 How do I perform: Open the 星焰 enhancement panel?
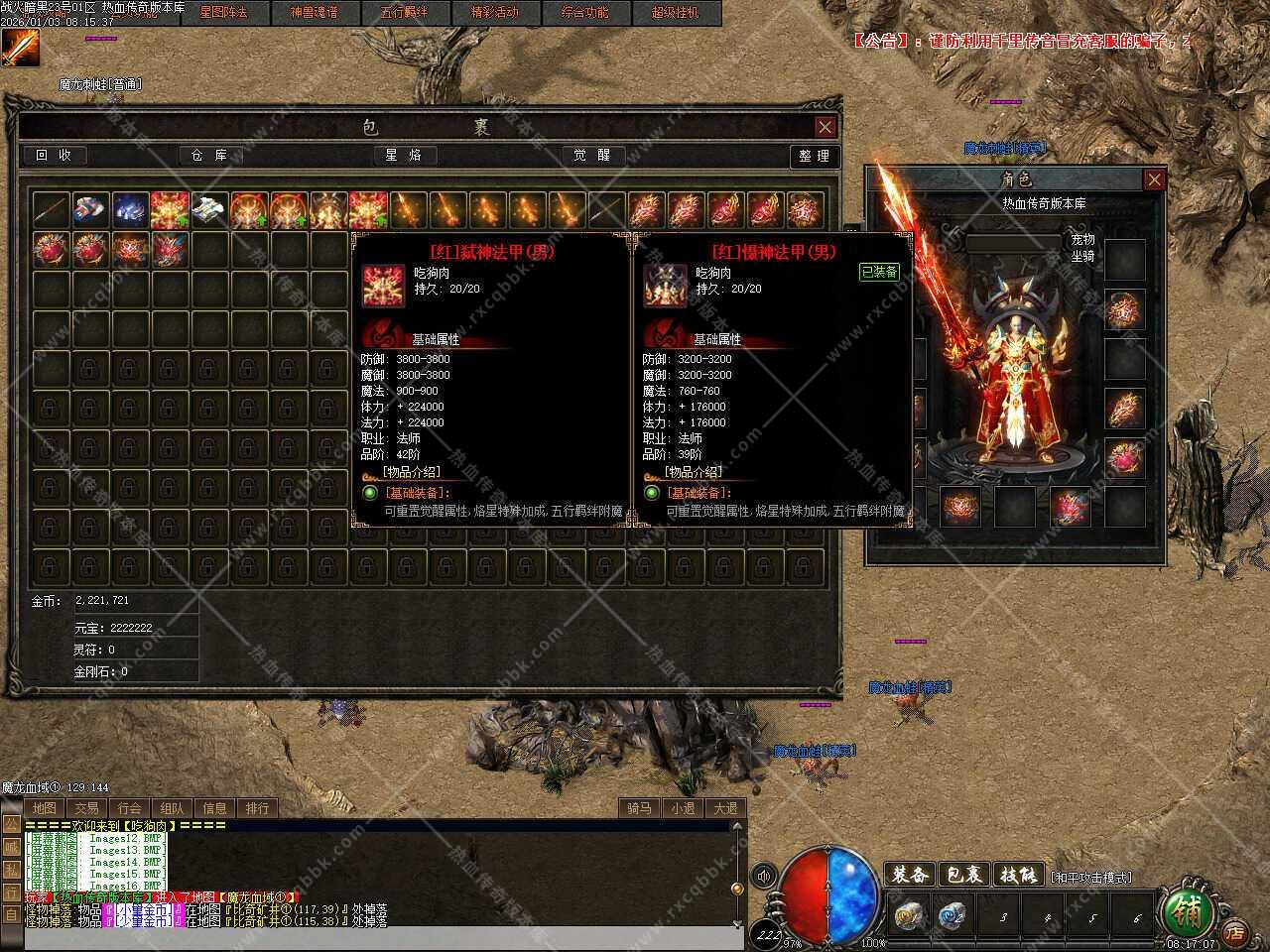tap(403, 156)
